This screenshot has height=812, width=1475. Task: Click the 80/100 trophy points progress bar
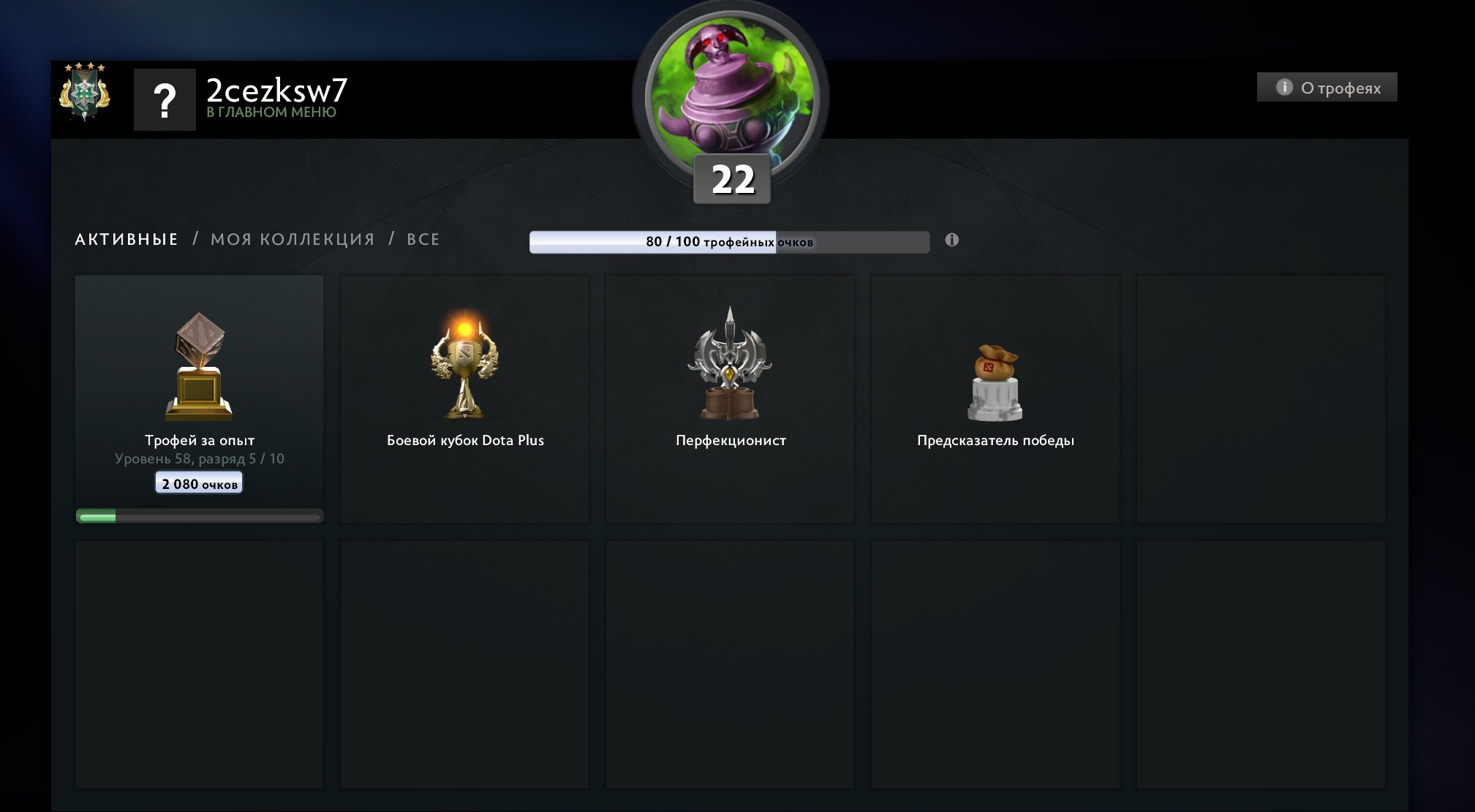point(728,240)
